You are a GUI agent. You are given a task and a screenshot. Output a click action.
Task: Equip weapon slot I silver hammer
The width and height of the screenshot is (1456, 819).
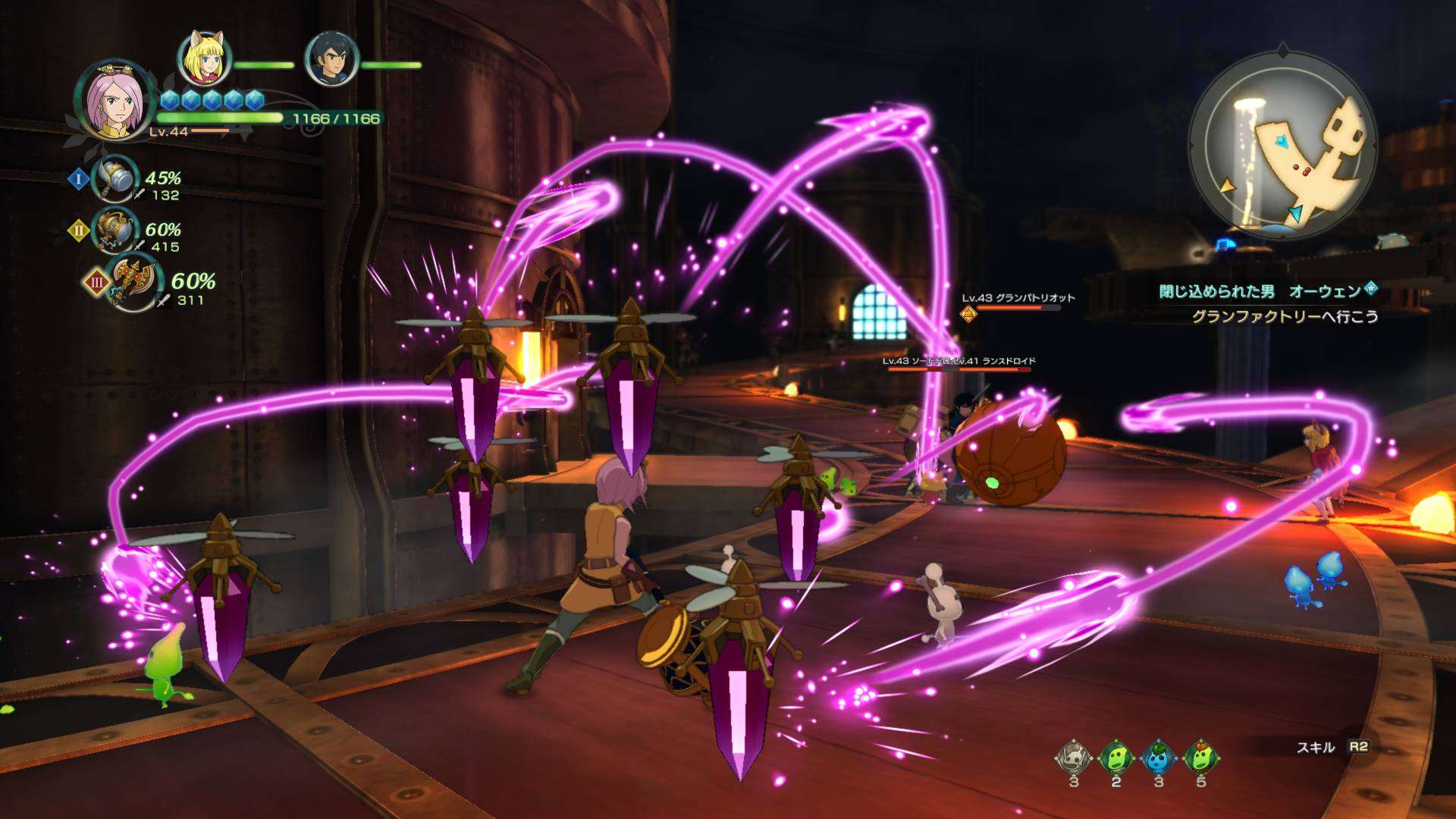(x=114, y=178)
